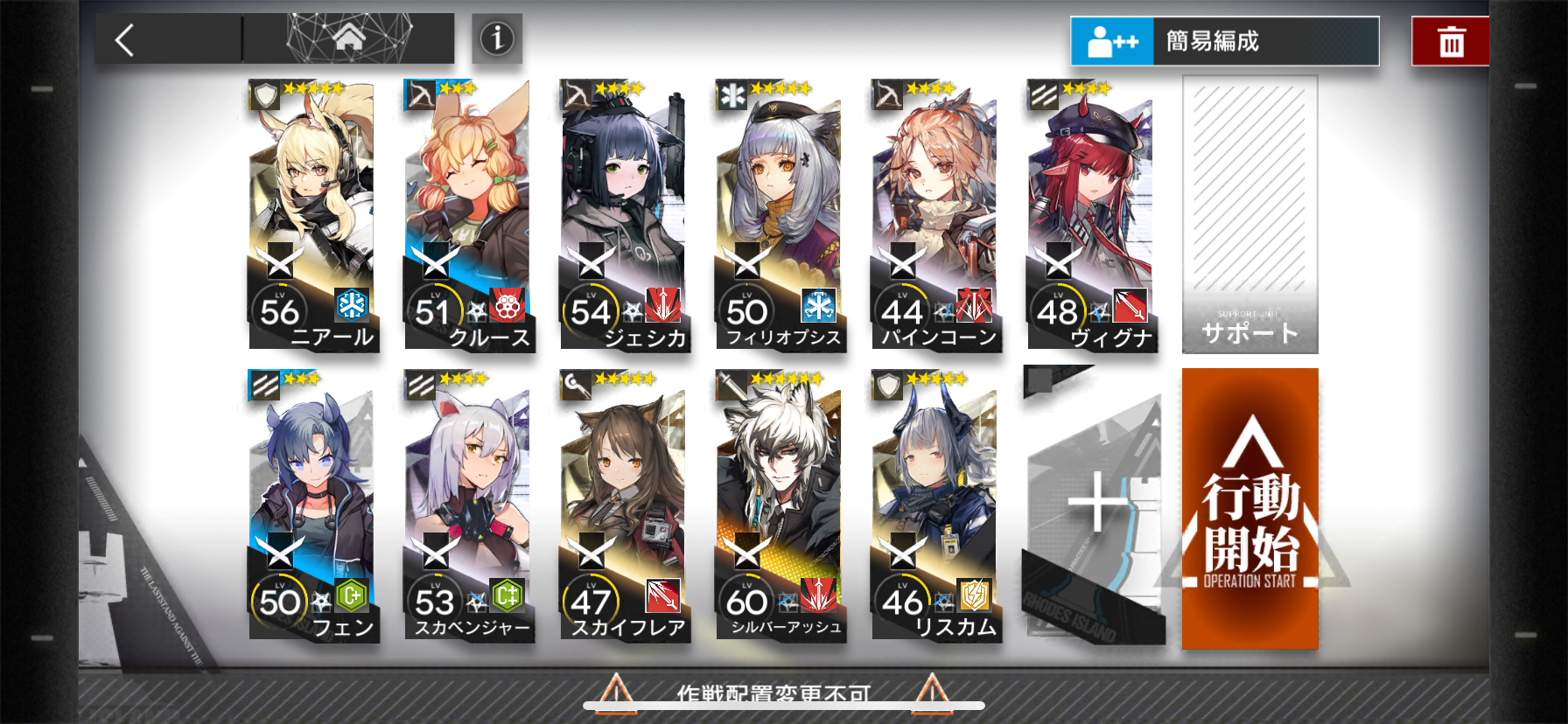Choose the スカベンジャー operator card
This screenshot has width=1568, height=724.
tap(469, 505)
